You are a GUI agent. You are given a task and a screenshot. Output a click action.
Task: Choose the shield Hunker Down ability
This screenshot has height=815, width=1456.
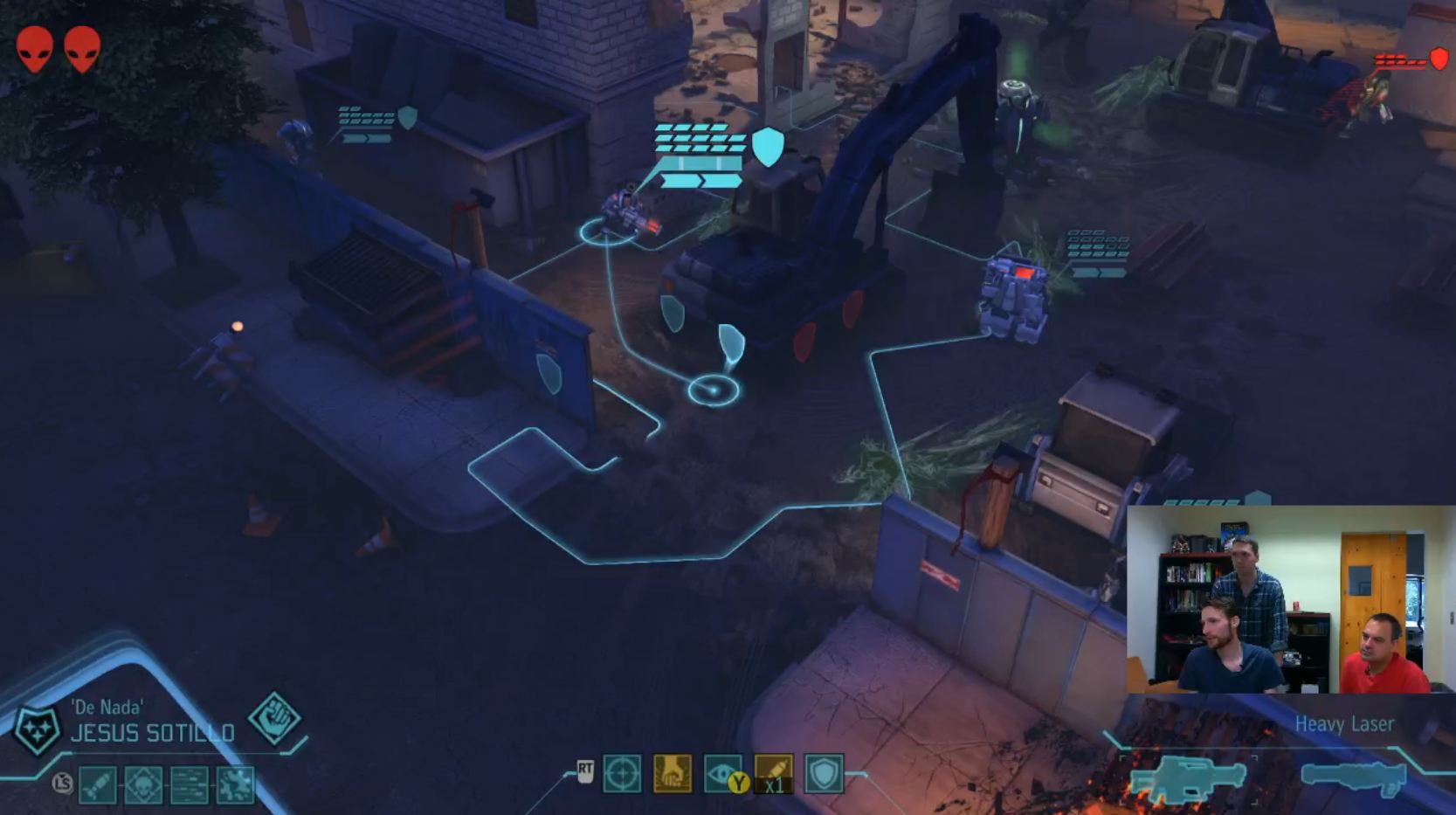[x=824, y=774]
